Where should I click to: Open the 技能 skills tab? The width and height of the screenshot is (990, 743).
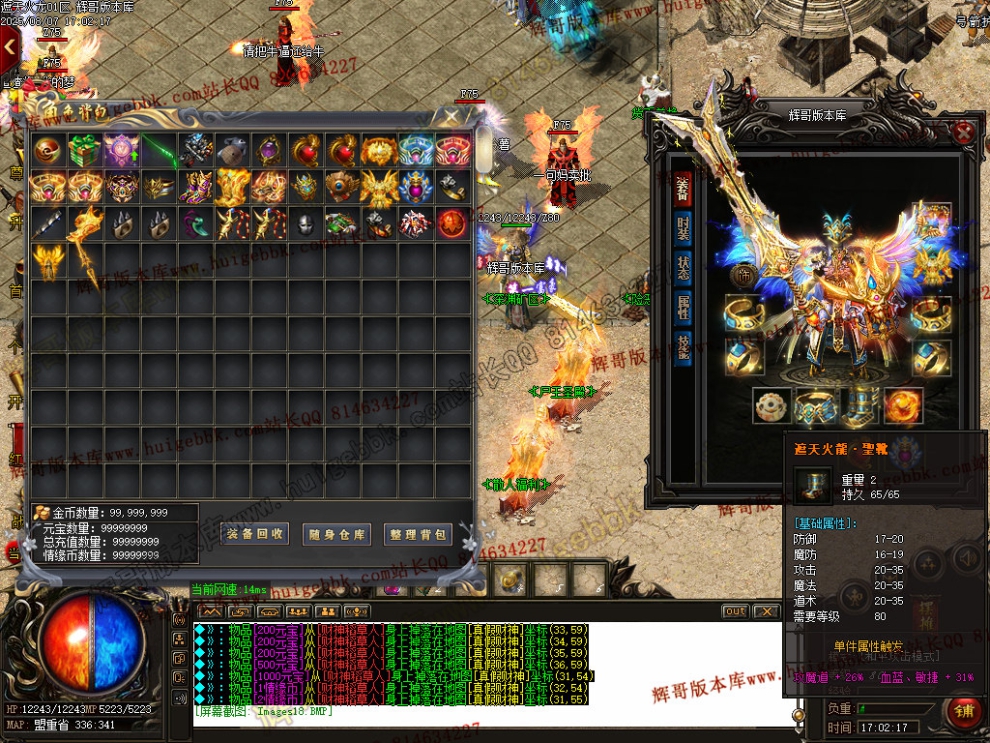coord(683,346)
